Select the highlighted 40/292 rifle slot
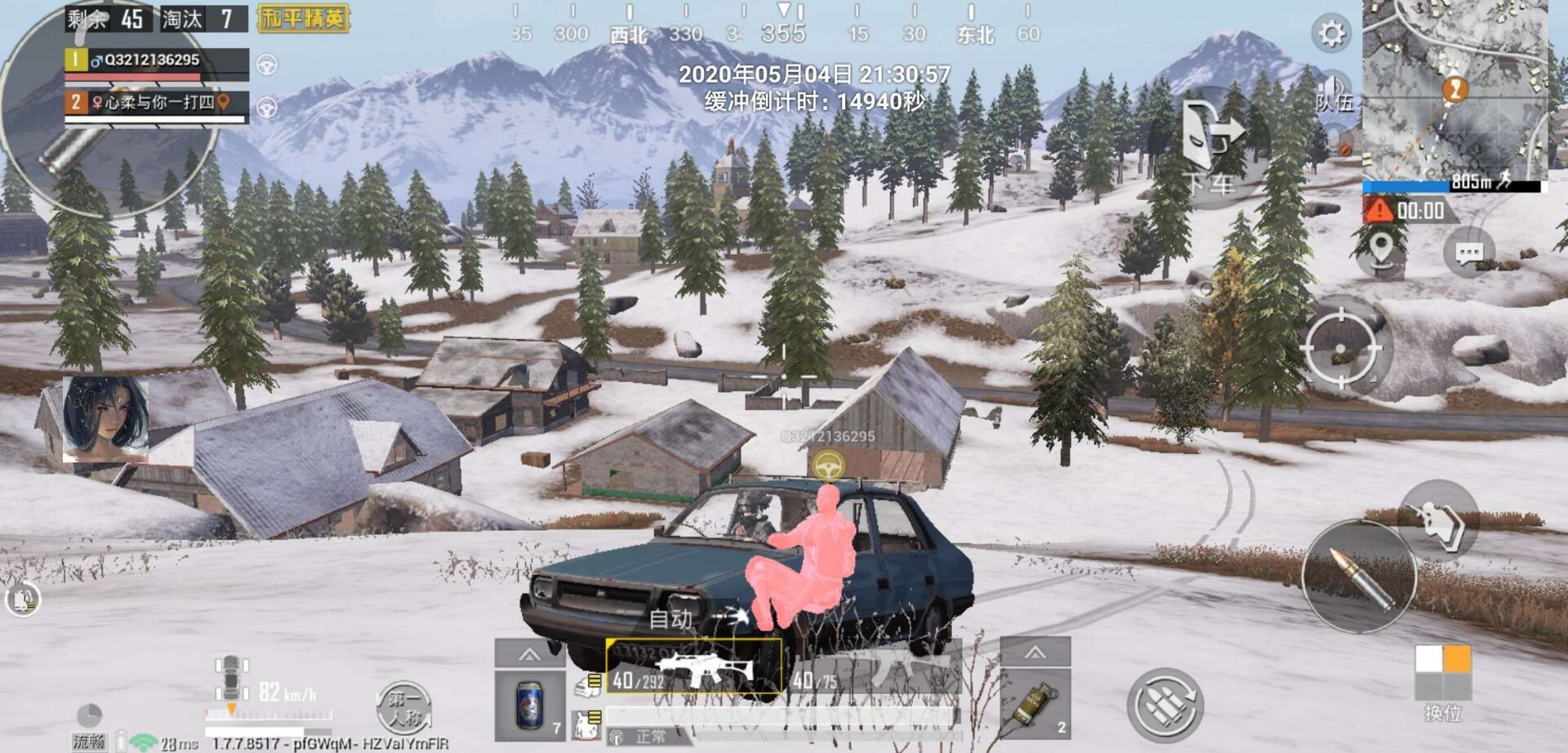Screen dimensions: 1568x753 pos(693,667)
